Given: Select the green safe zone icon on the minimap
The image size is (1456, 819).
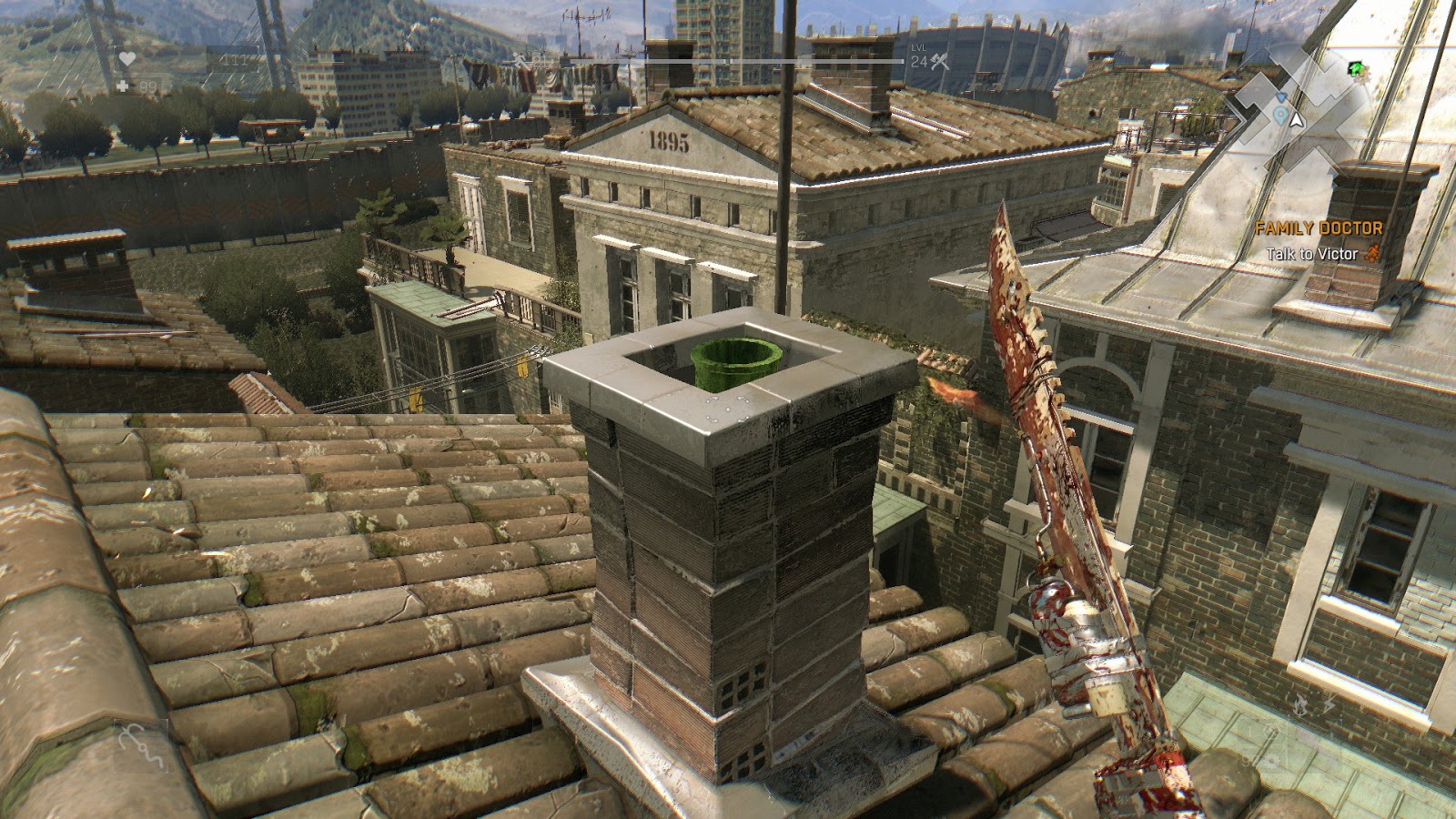Looking at the screenshot, I should point(1355,68).
